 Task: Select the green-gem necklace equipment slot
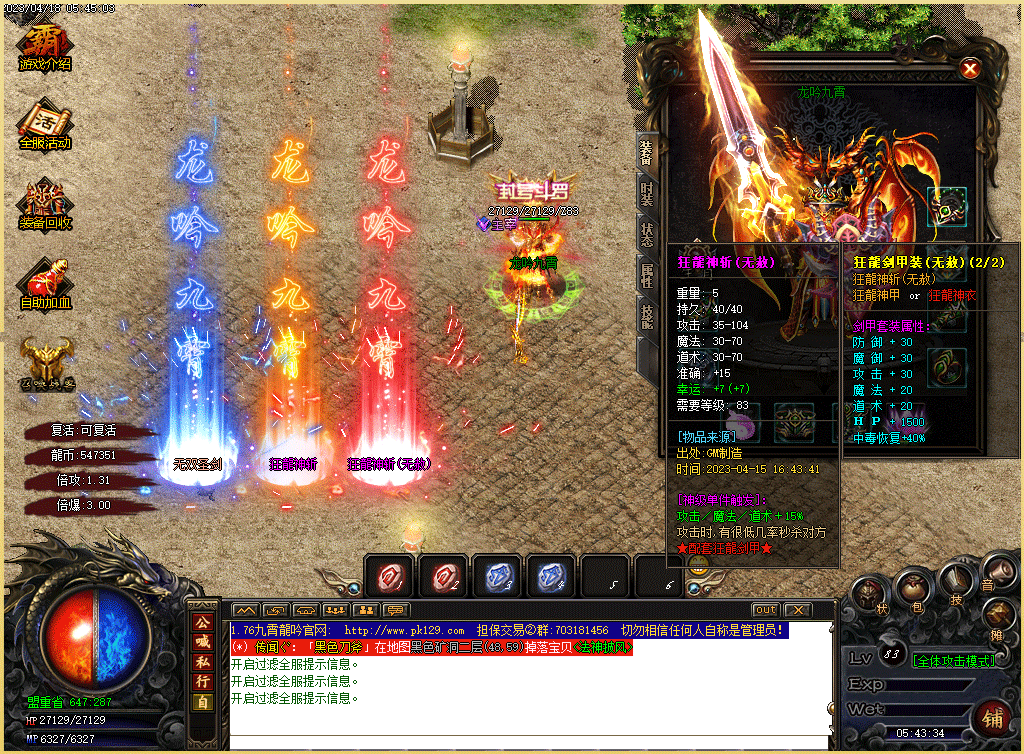pyautogui.click(x=946, y=206)
